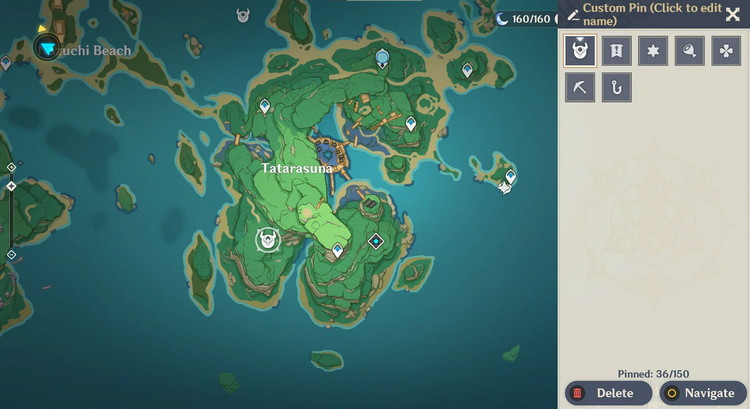Image resolution: width=750 pixels, height=409 pixels.
Task: Navigate to the selected pin
Action: coord(703,393)
